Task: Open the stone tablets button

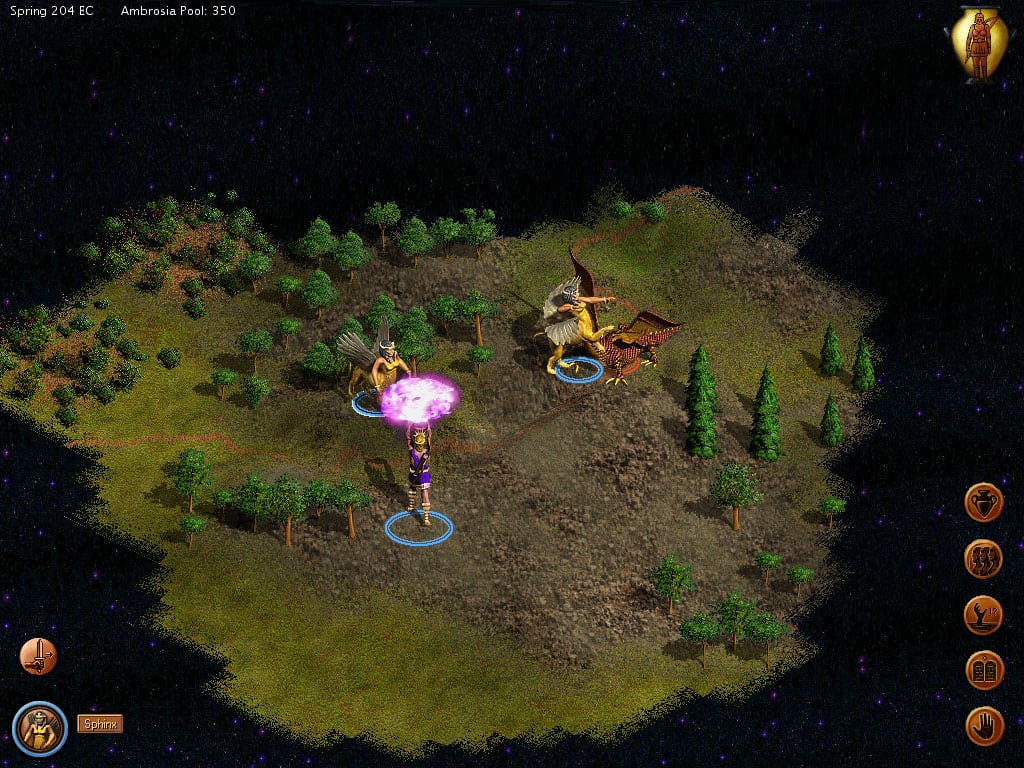Action: point(984,670)
